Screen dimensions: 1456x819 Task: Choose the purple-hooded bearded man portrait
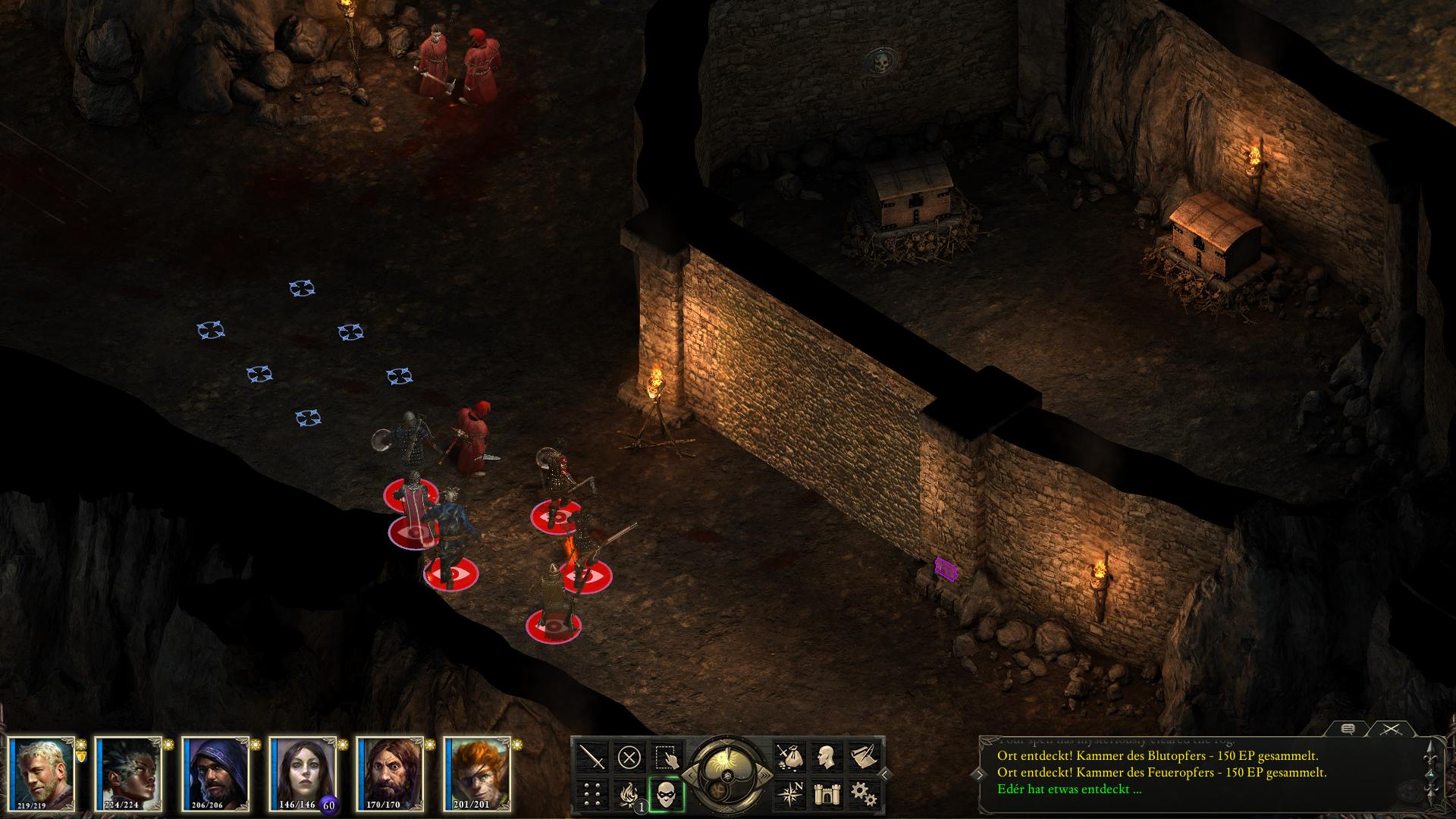[217, 773]
